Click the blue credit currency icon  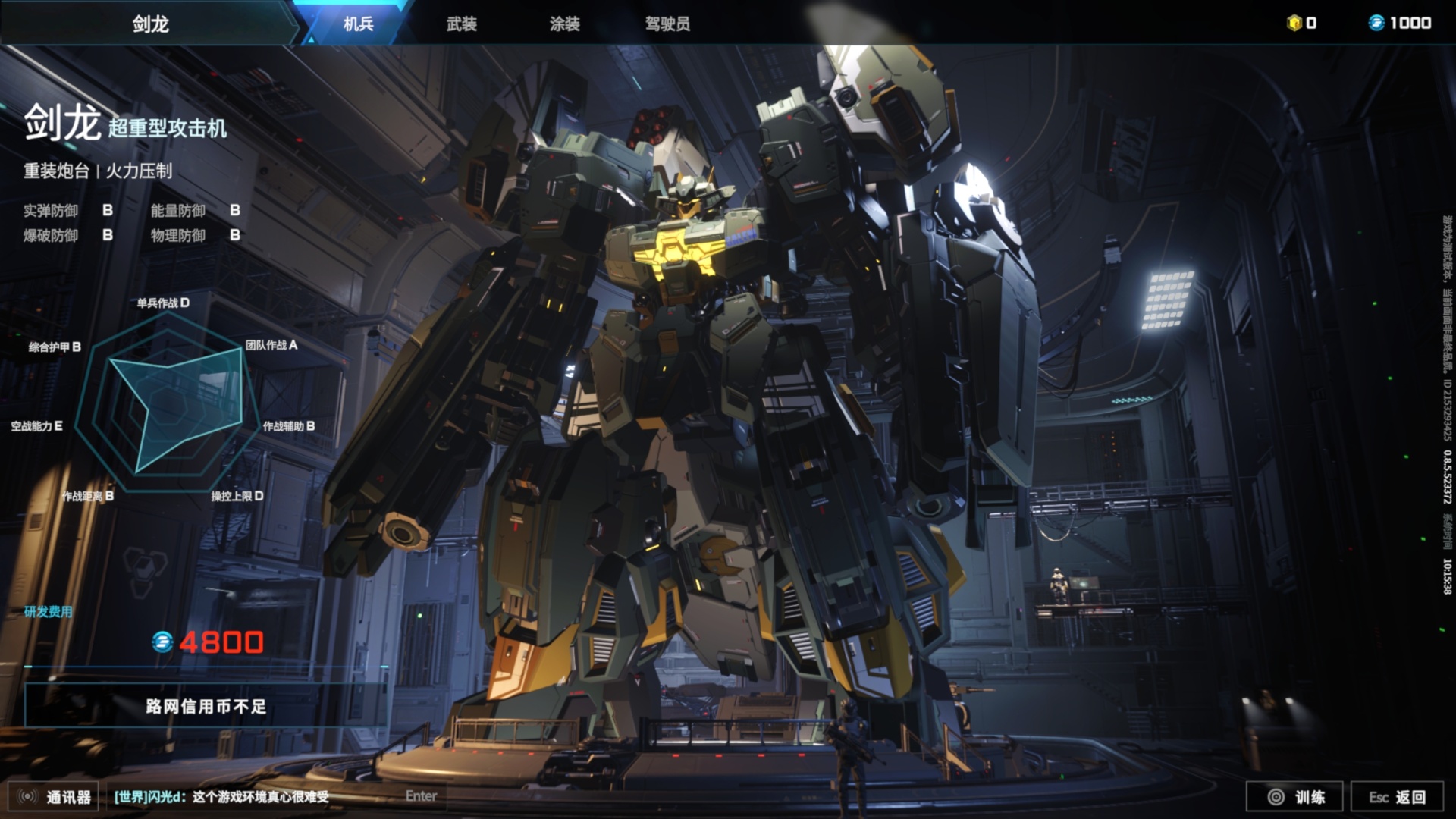pyautogui.click(x=1376, y=23)
